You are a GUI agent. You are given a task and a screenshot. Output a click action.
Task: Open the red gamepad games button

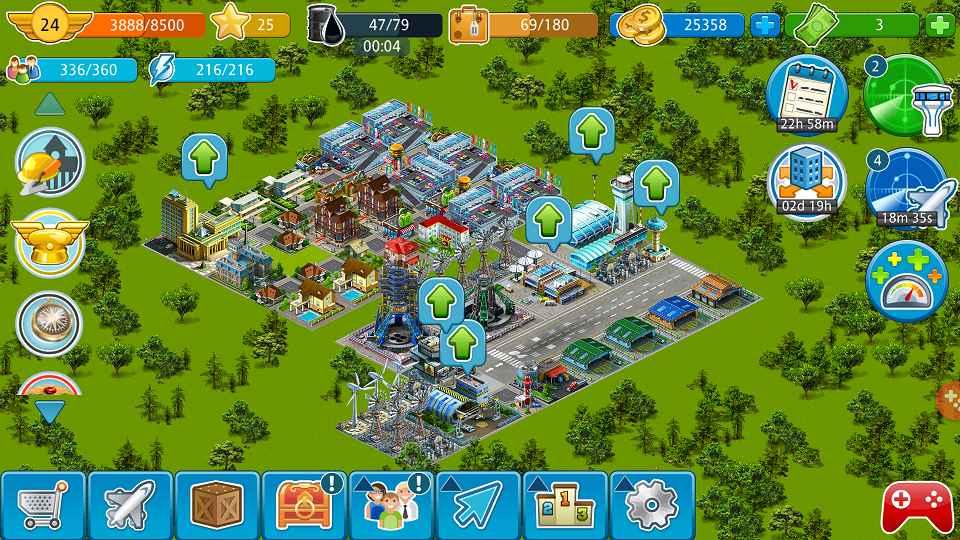click(917, 507)
